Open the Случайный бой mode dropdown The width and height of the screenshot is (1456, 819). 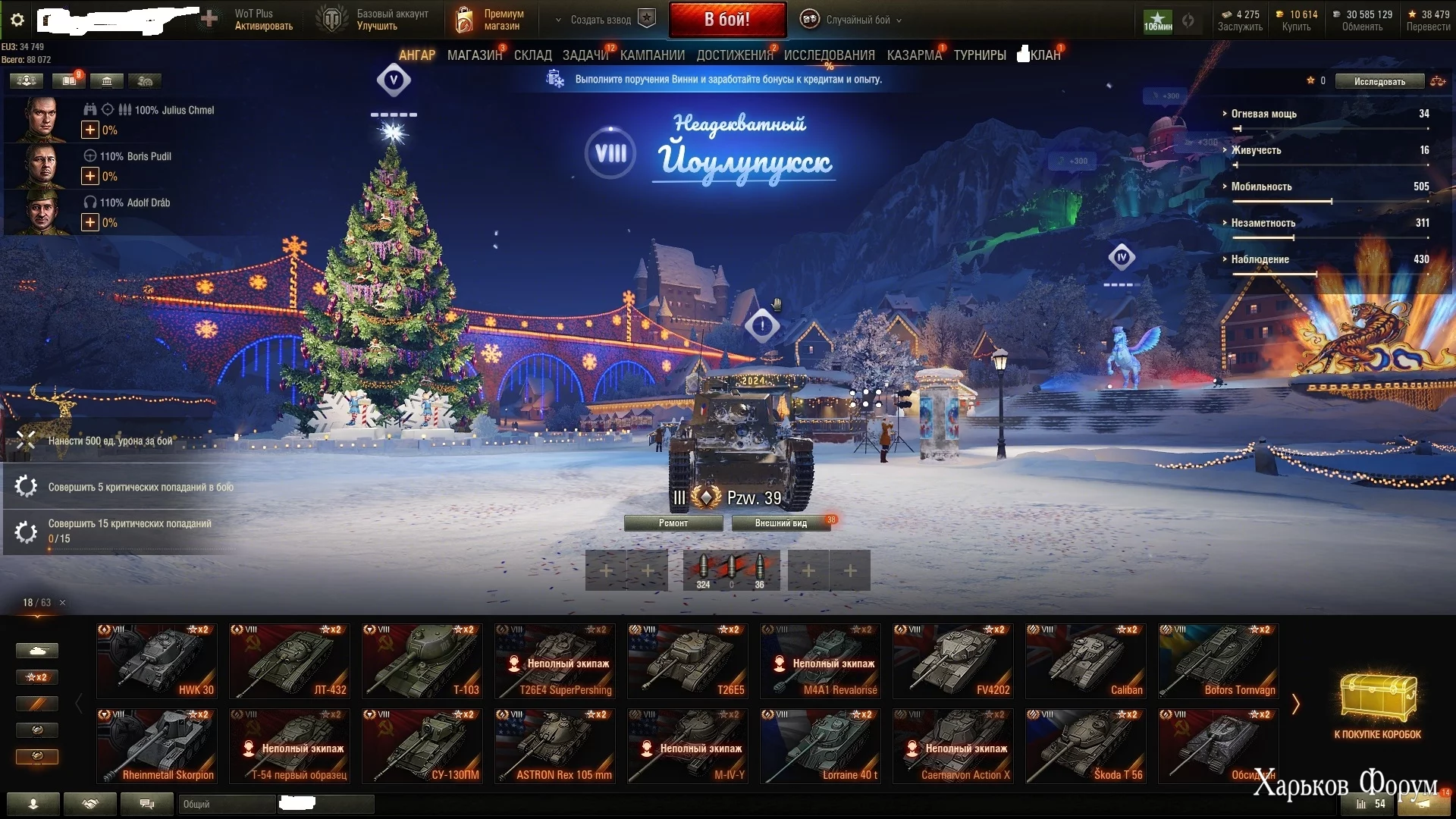coord(857,20)
